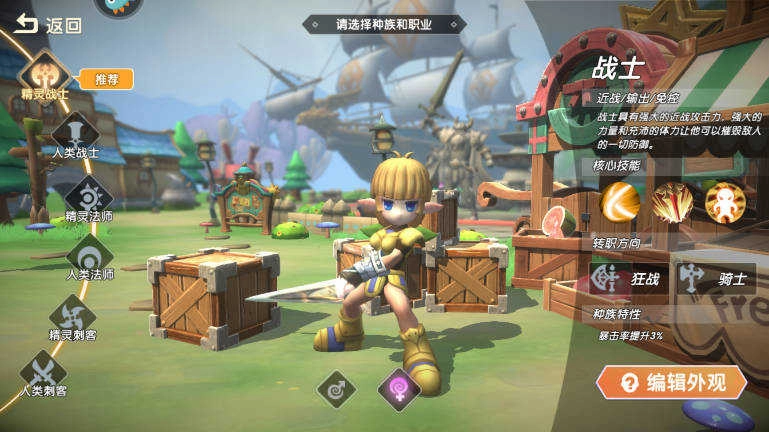The width and height of the screenshot is (769, 432).
Task: View the 狂战 advancement path
Action: [629, 278]
